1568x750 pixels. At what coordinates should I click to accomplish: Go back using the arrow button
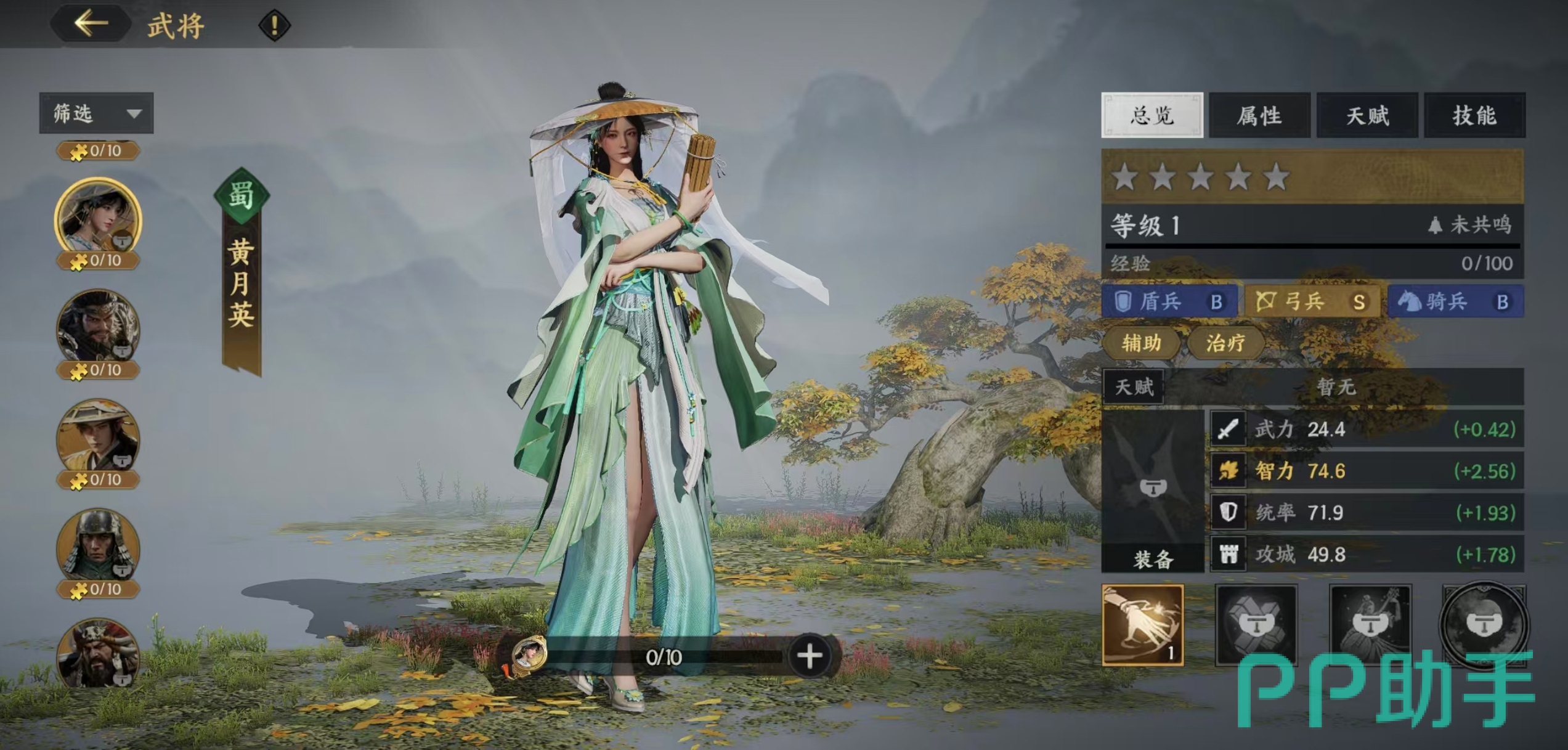click(x=91, y=24)
